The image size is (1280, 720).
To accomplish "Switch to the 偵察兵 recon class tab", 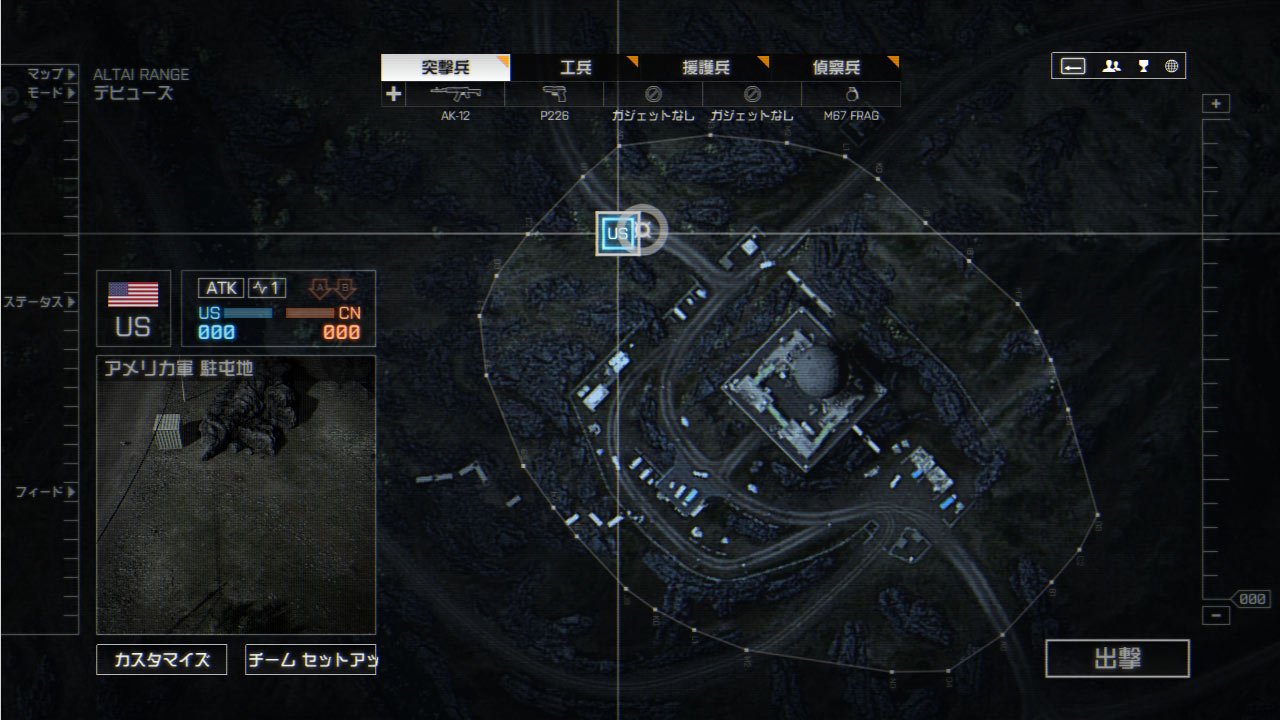I will (x=835, y=68).
